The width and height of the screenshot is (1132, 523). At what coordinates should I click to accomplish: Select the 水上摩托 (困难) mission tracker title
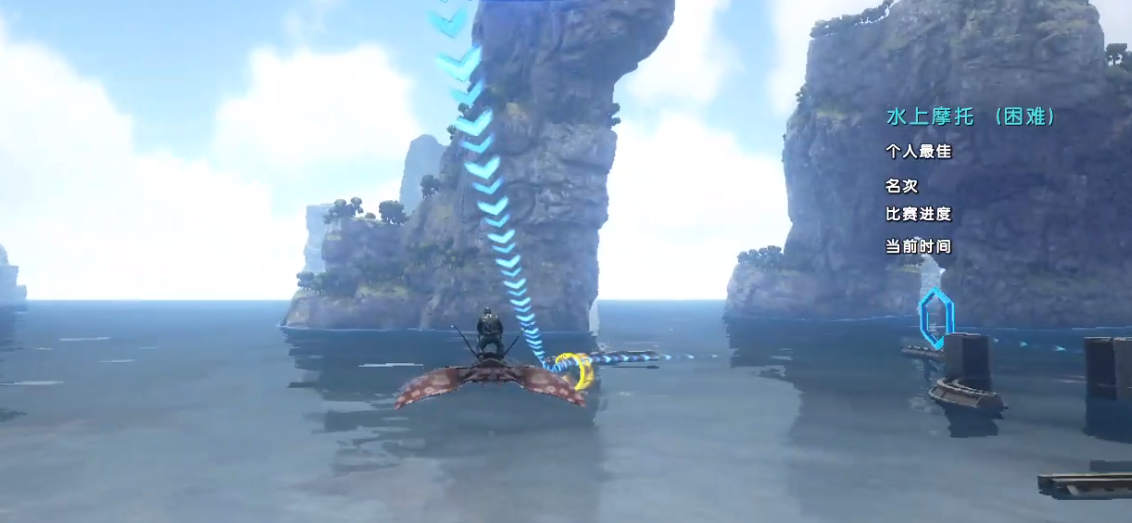971,117
